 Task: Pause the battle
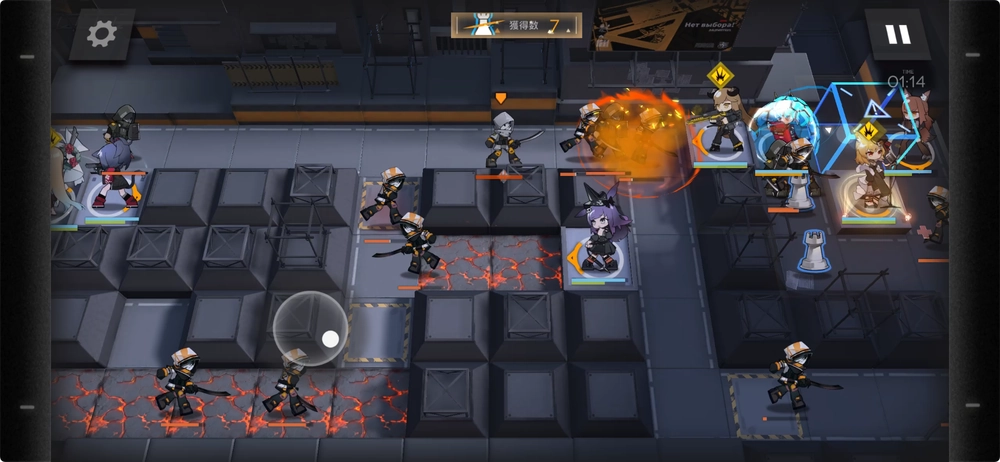[x=897, y=35]
